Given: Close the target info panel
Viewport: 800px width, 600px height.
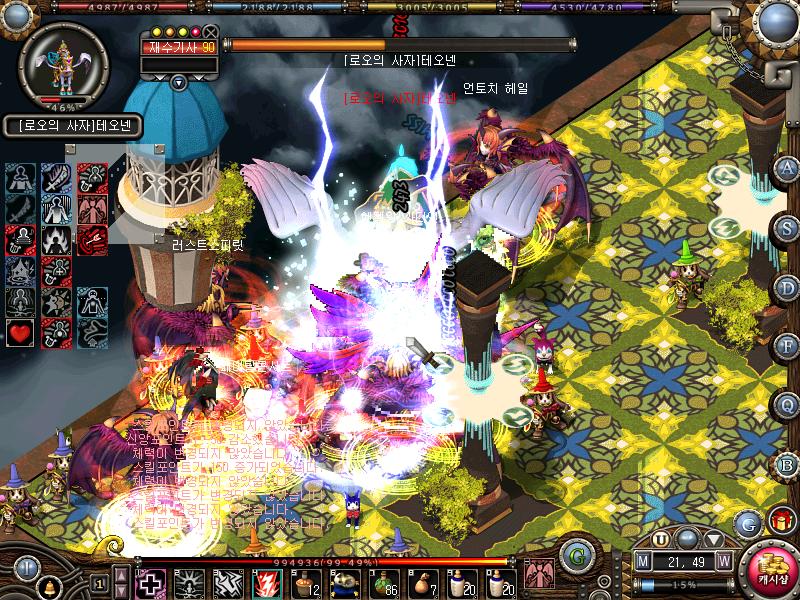Looking at the screenshot, I should (210, 32).
